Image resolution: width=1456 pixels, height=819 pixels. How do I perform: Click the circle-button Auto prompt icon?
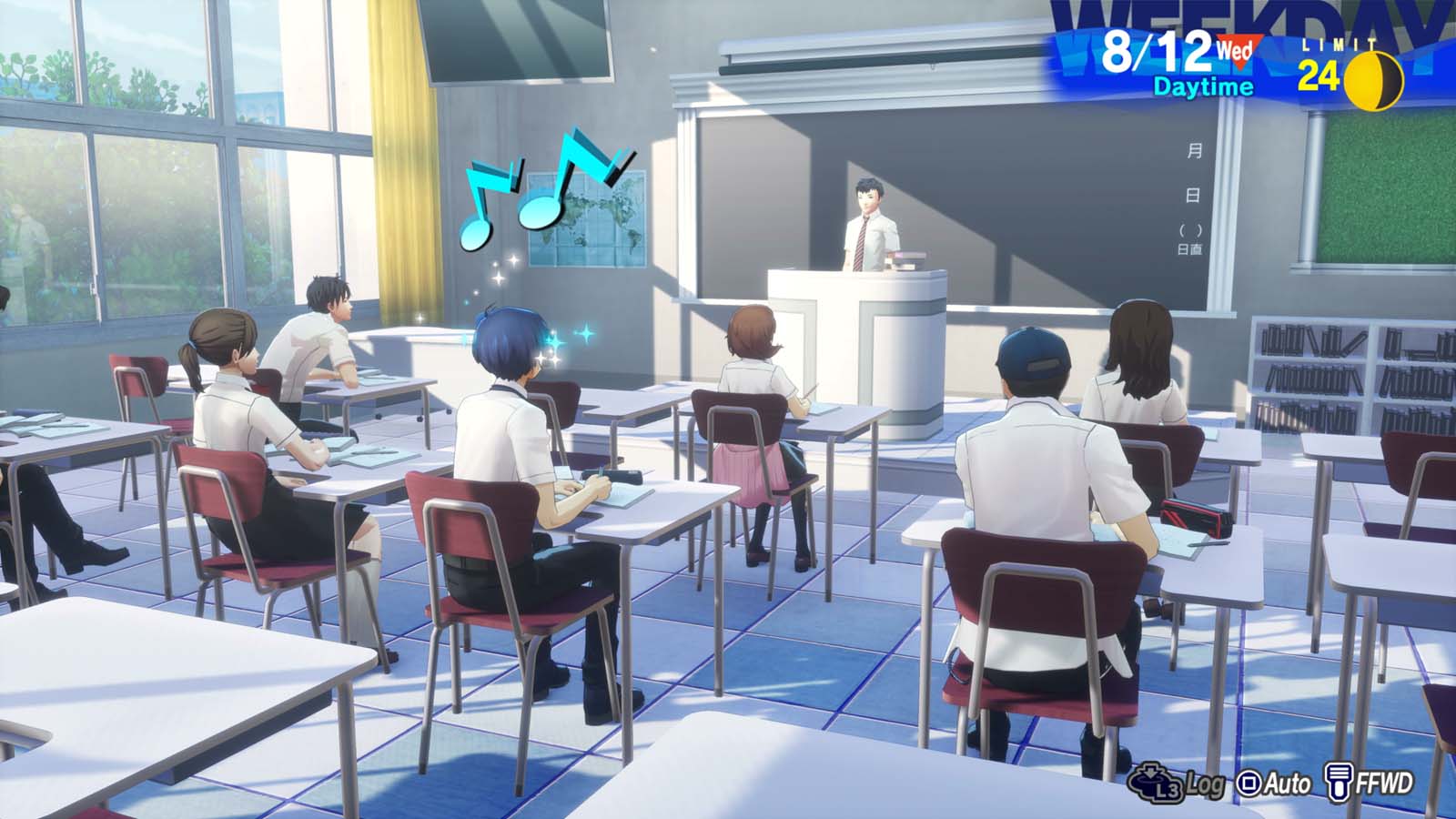1249,784
